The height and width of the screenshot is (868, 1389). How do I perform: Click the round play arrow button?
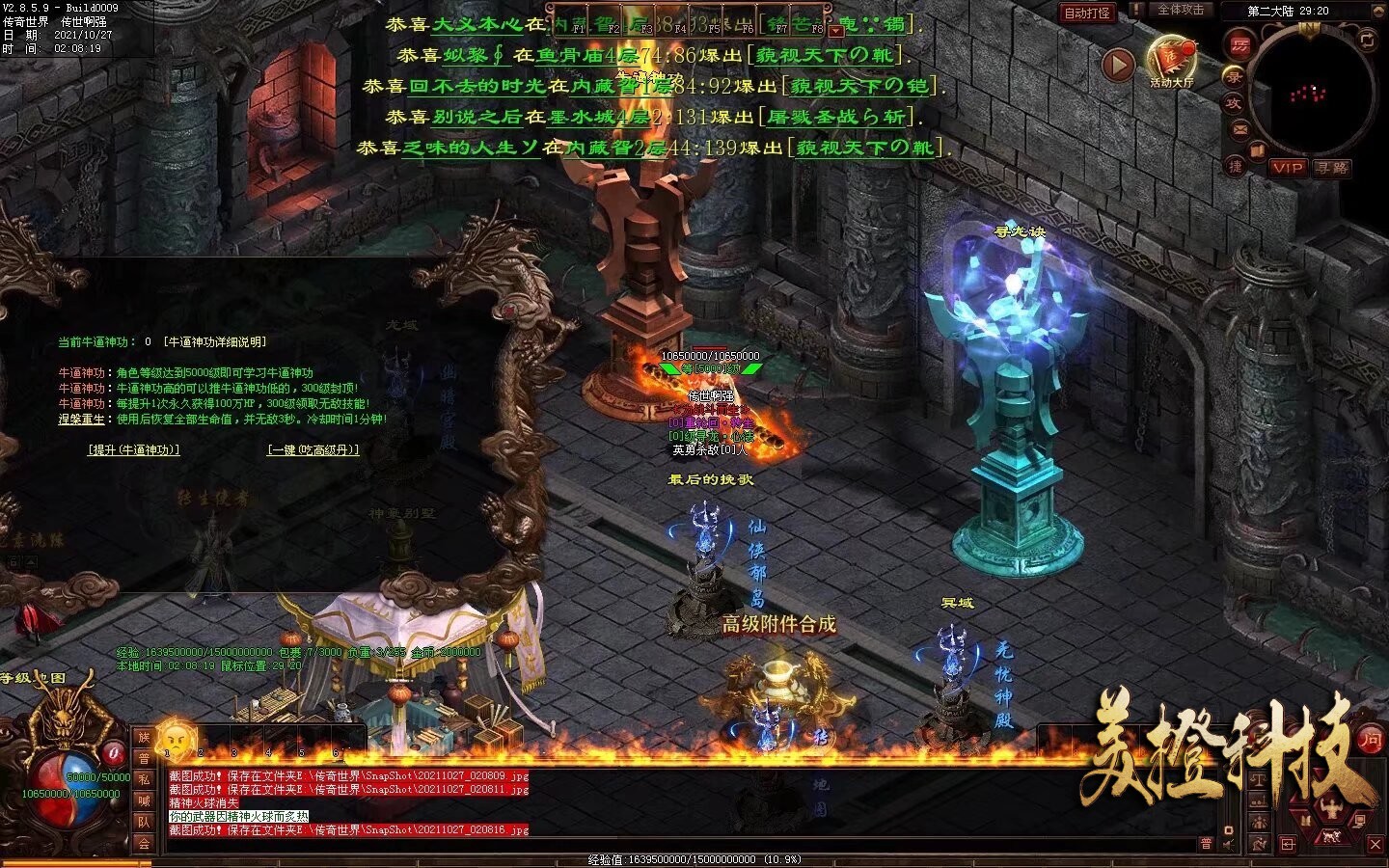click(x=1118, y=65)
